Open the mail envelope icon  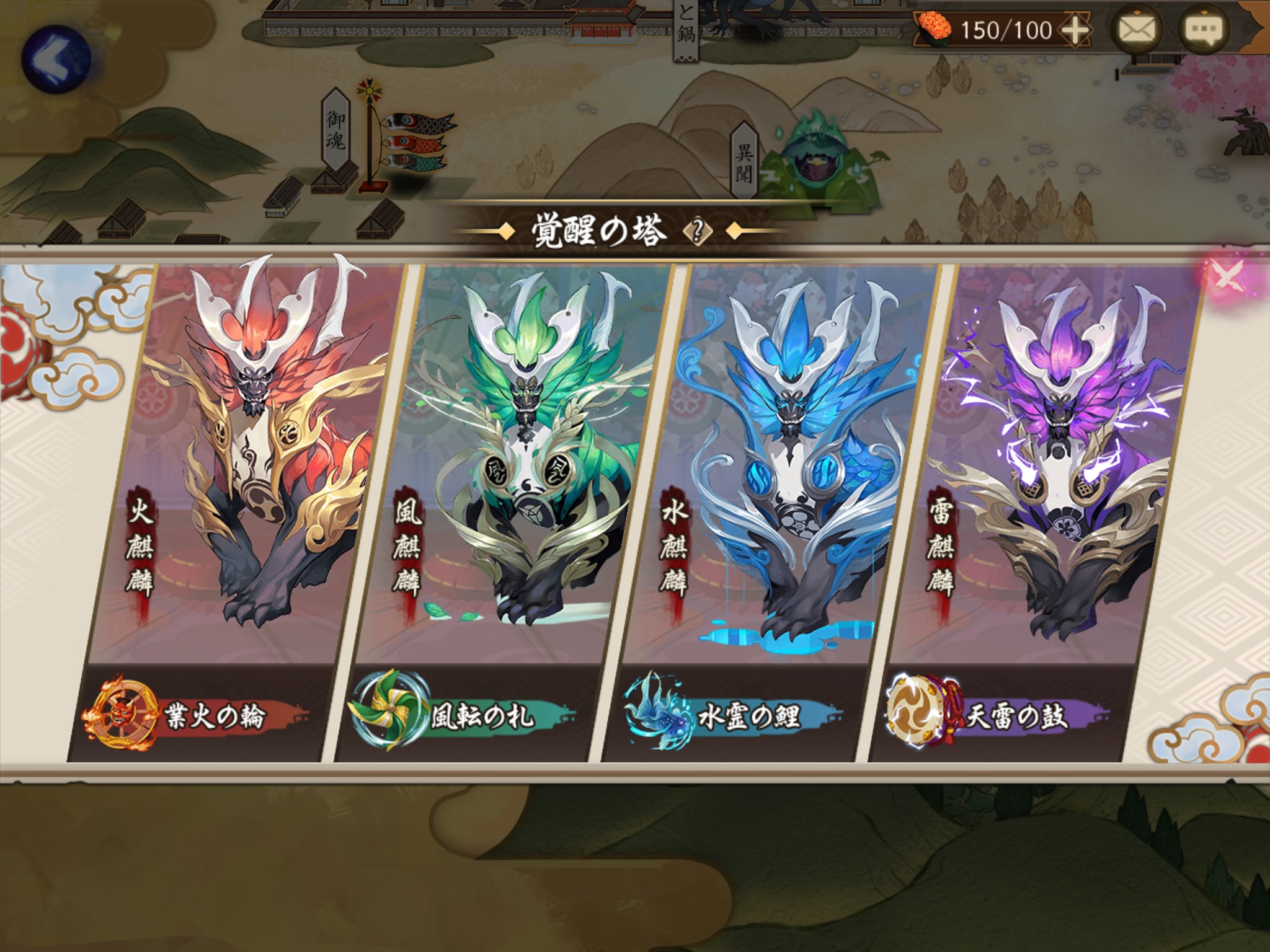1137,29
